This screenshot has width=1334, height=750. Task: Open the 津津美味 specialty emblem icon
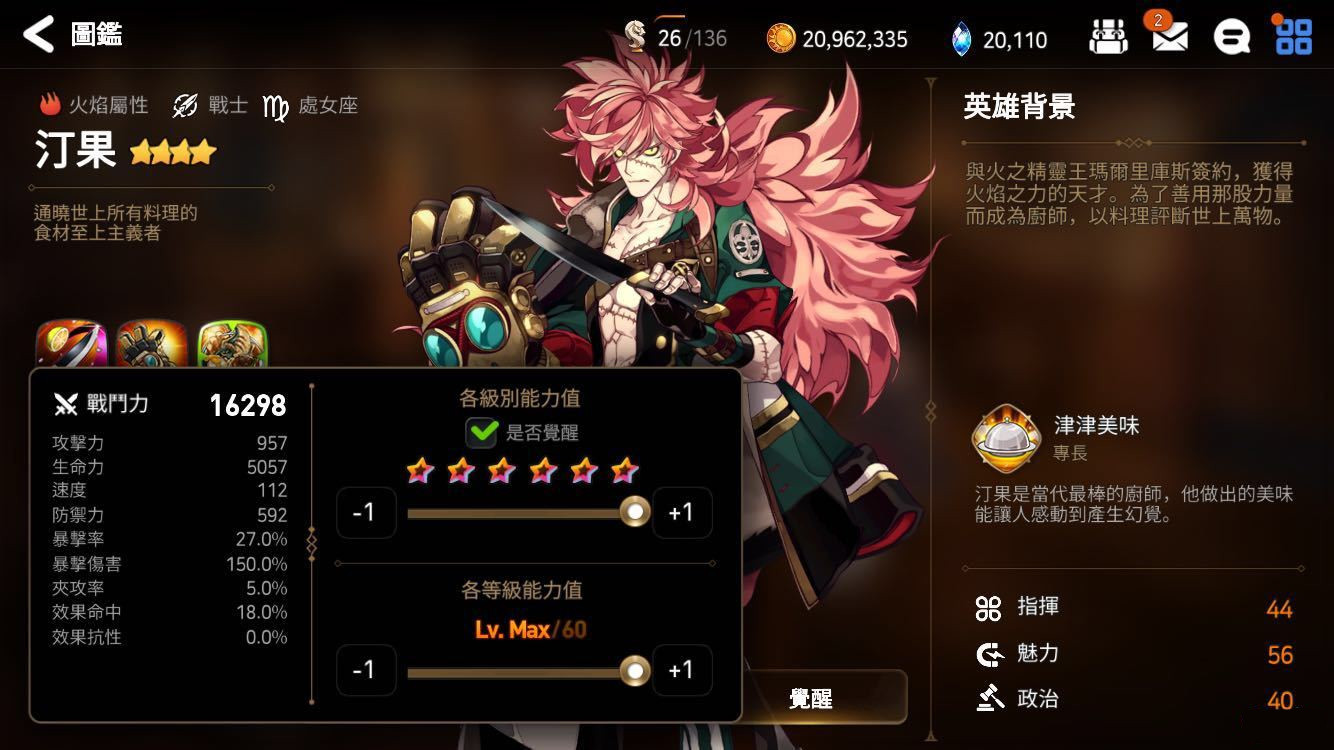1005,438
